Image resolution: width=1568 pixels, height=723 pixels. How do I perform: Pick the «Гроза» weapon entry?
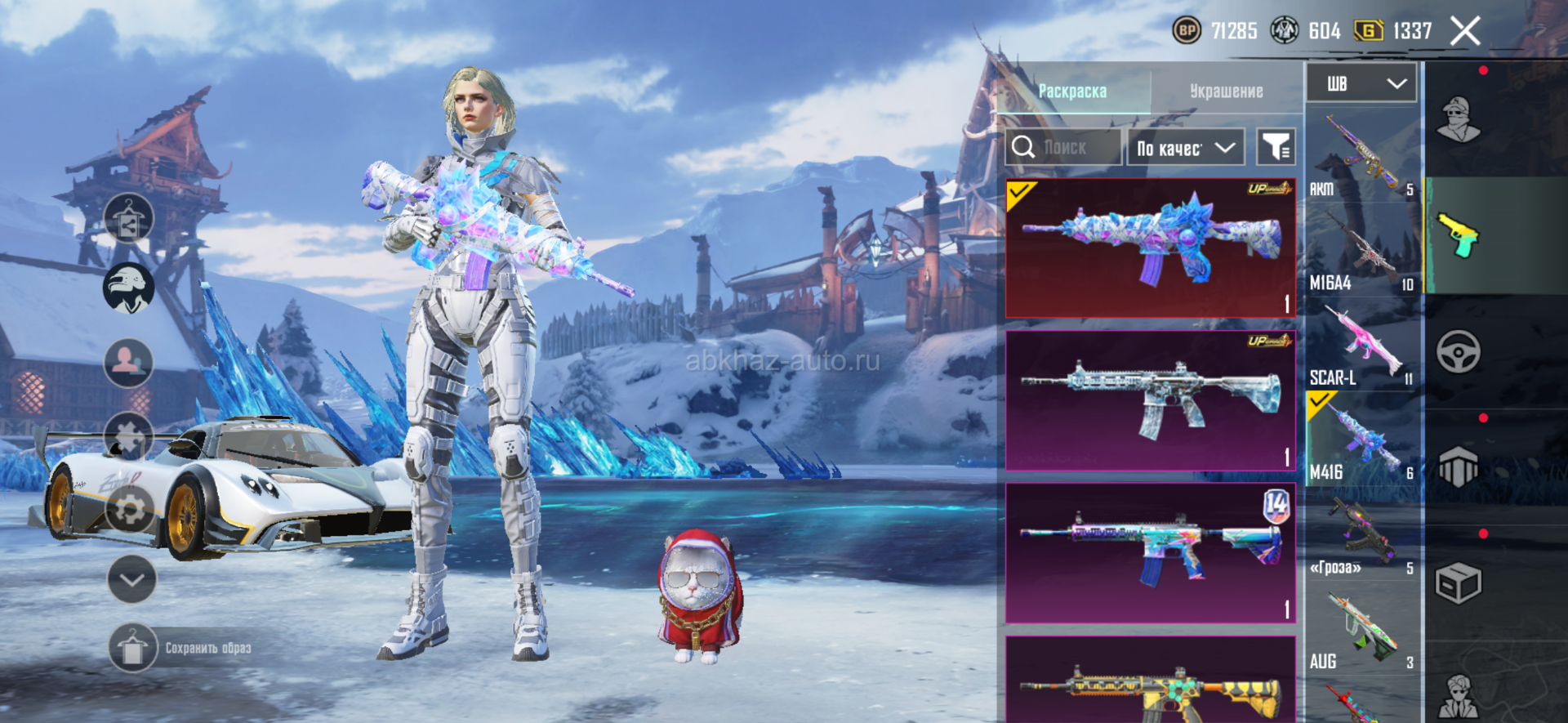pyautogui.click(x=1361, y=535)
